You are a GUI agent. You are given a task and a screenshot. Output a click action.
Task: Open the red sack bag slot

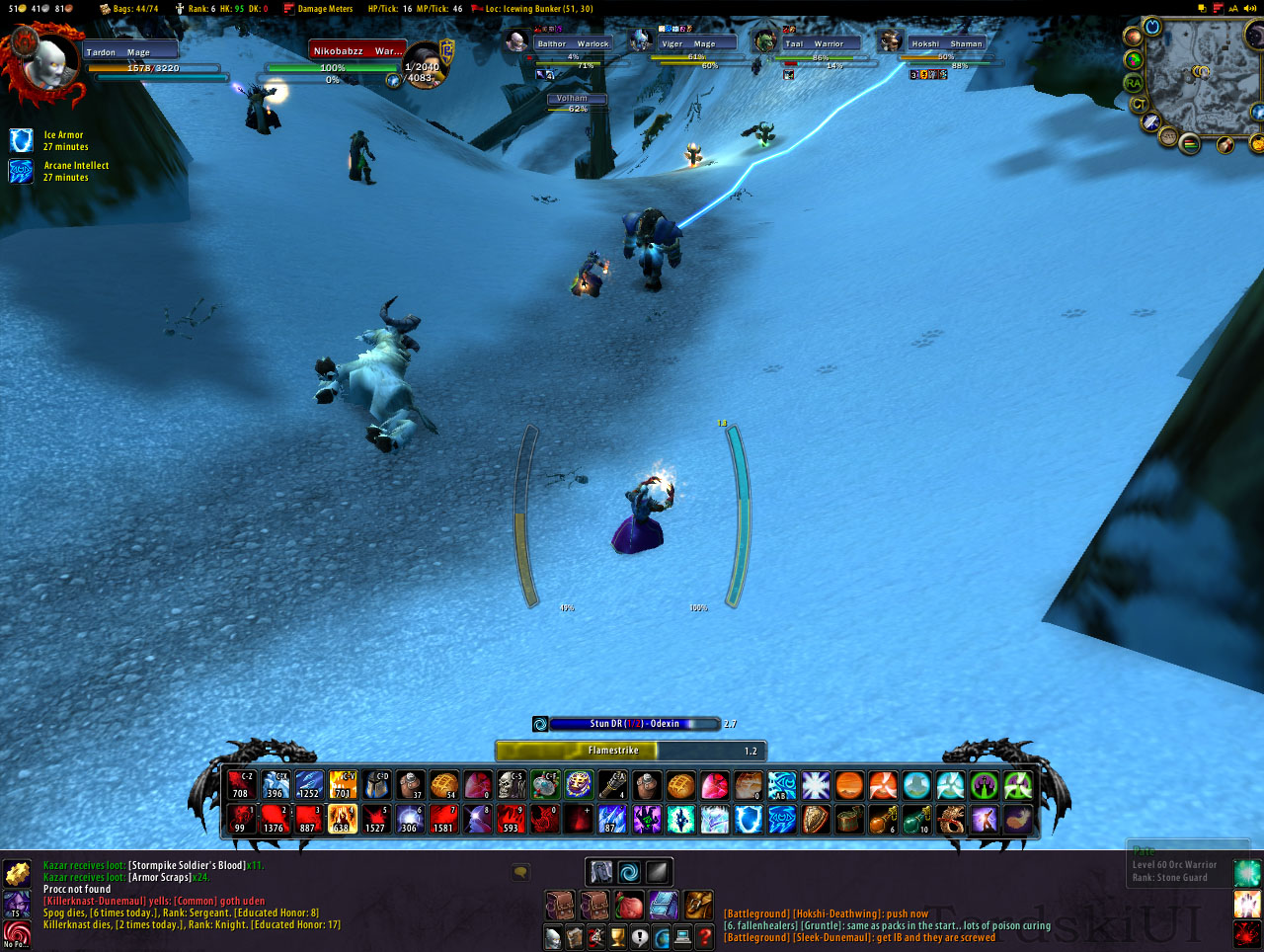(629, 905)
